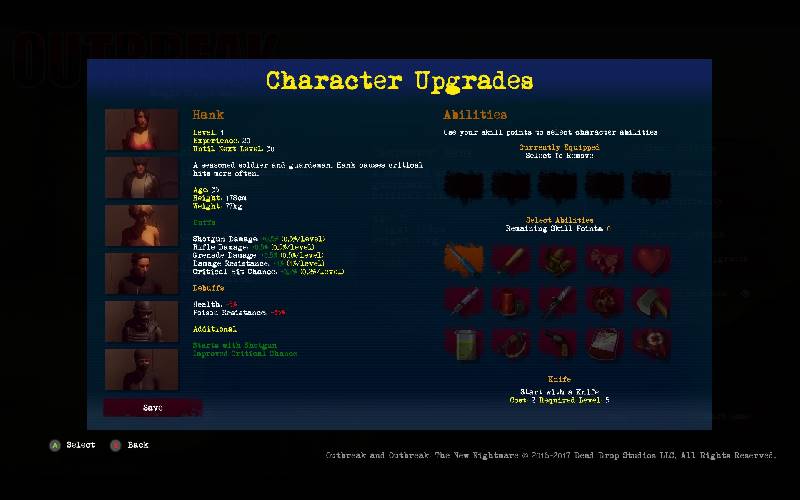Choose the man in leather jacket portrait

(x=141, y=177)
